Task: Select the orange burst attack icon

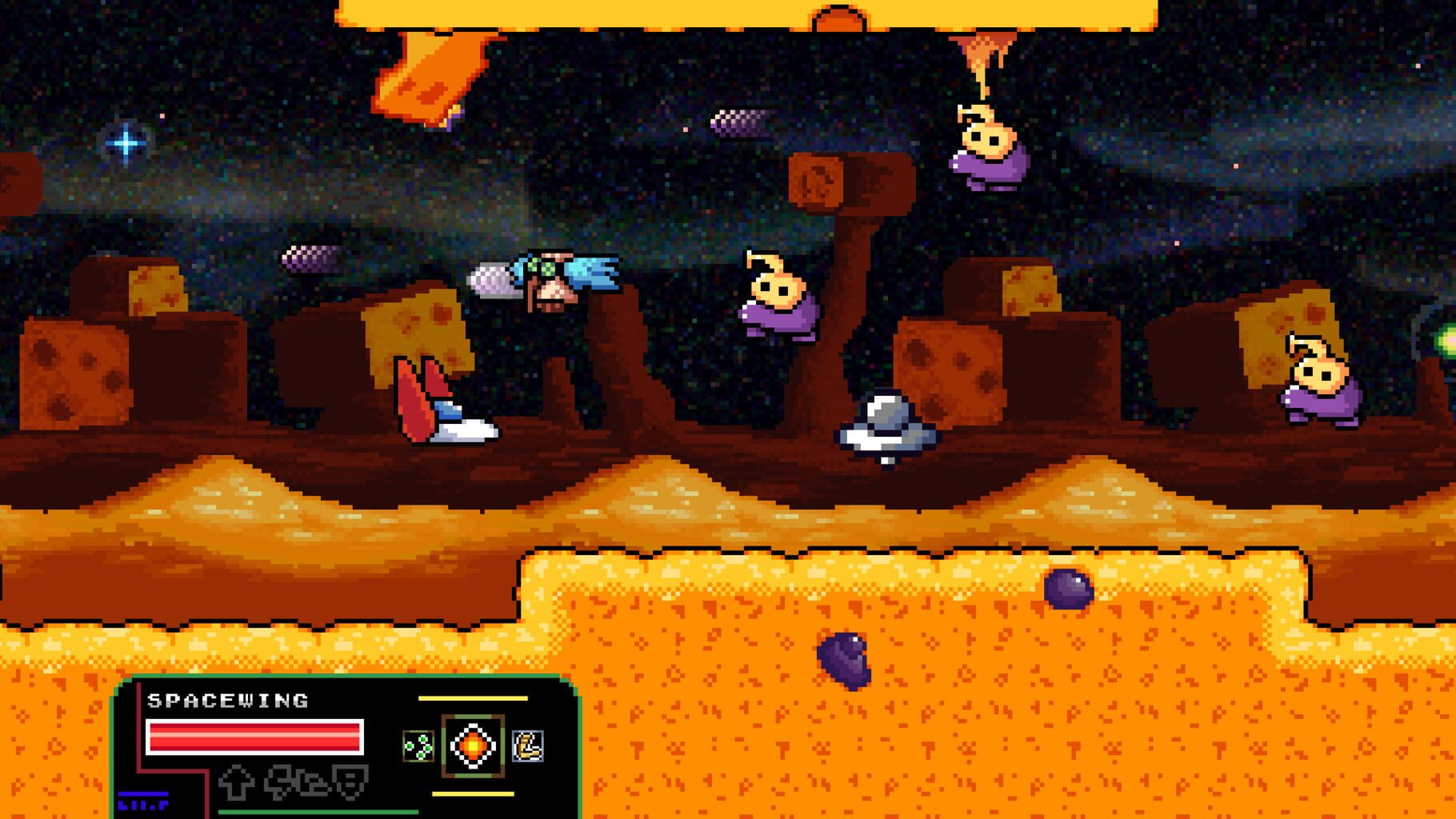Action: [x=471, y=745]
